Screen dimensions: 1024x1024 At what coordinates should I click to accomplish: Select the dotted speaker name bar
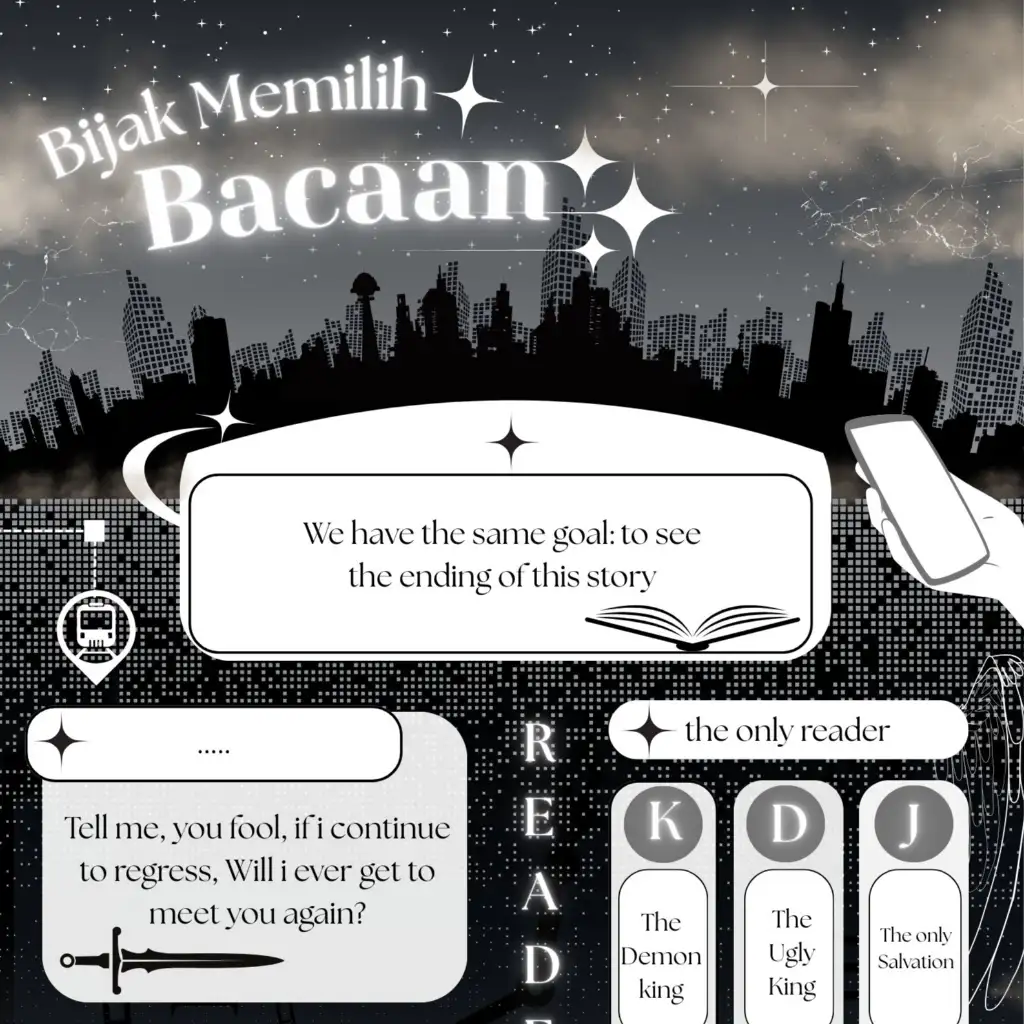(214, 745)
